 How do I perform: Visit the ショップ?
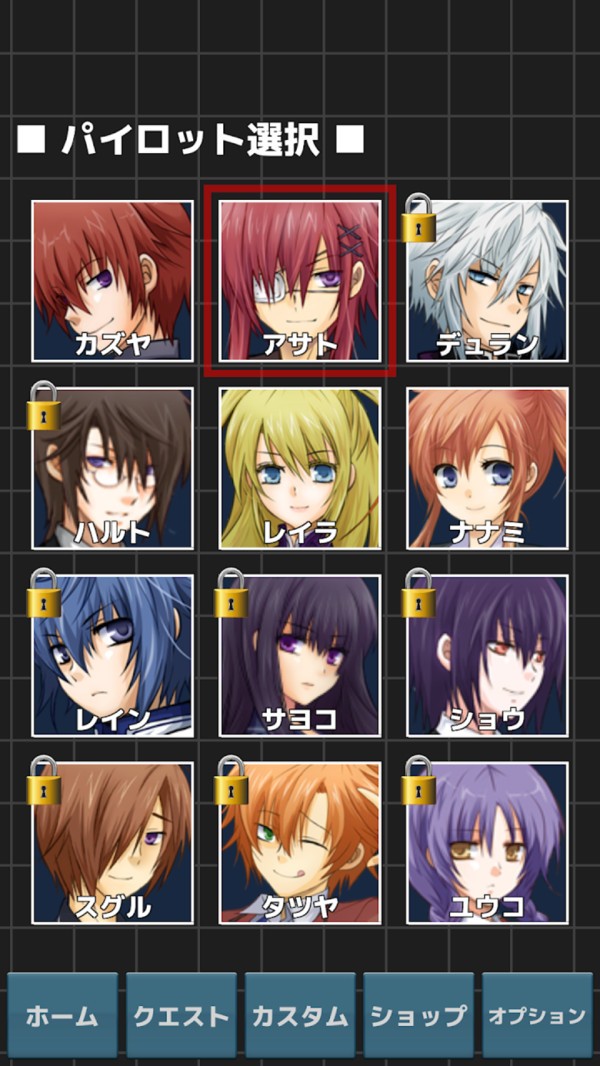coord(418,1015)
